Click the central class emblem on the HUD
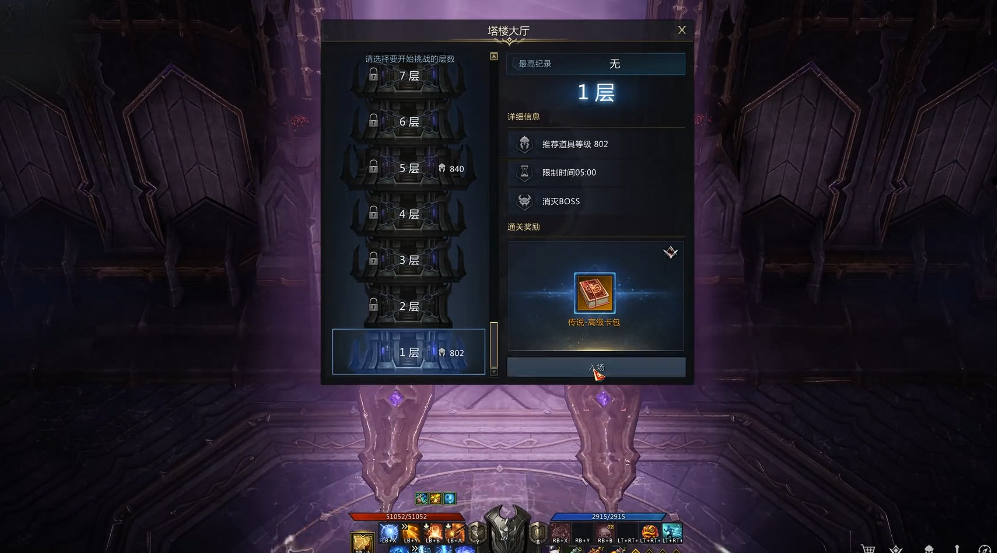This screenshot has width=997, height=553. 508,530
